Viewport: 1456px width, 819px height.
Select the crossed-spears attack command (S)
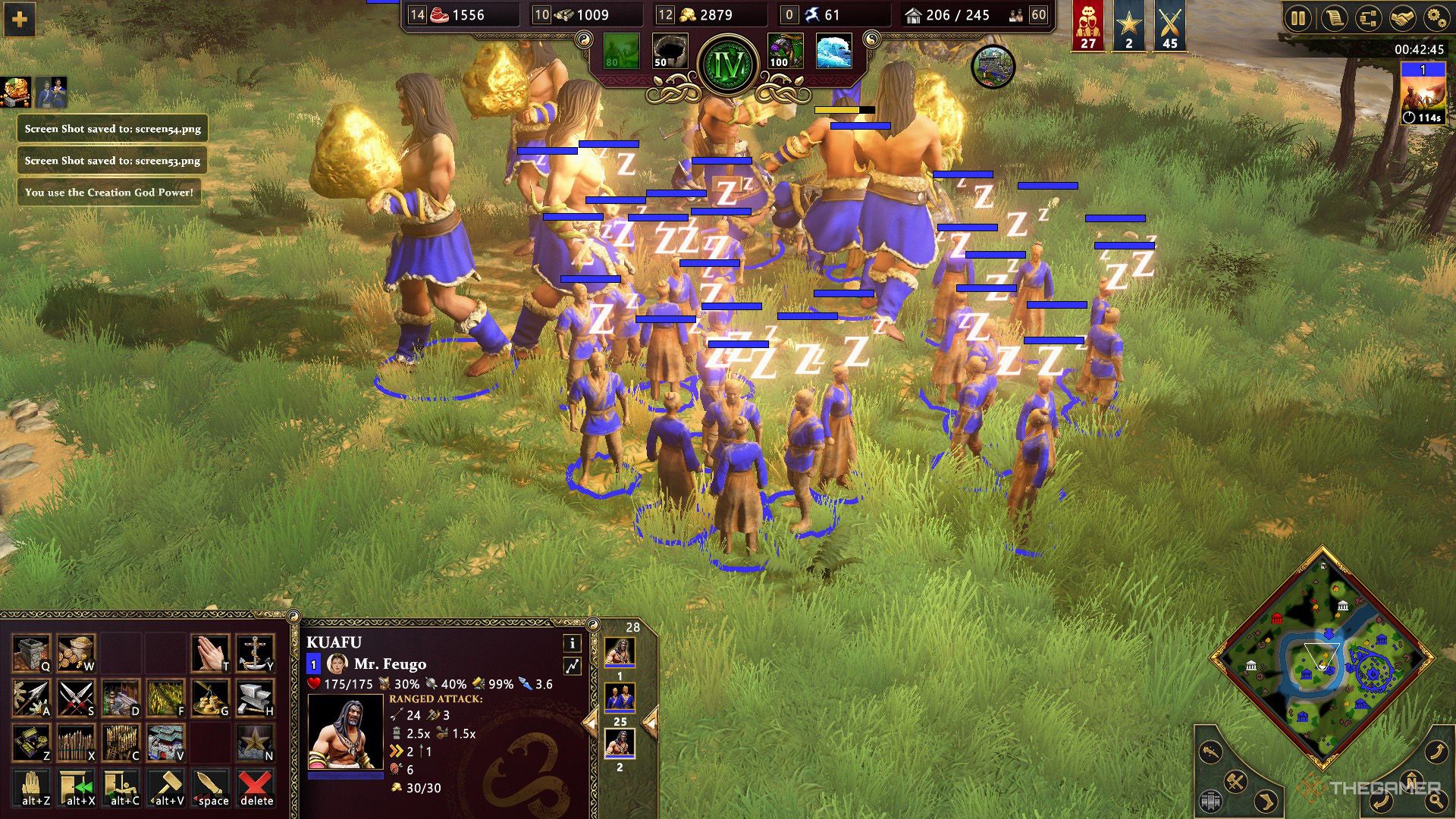75,698
